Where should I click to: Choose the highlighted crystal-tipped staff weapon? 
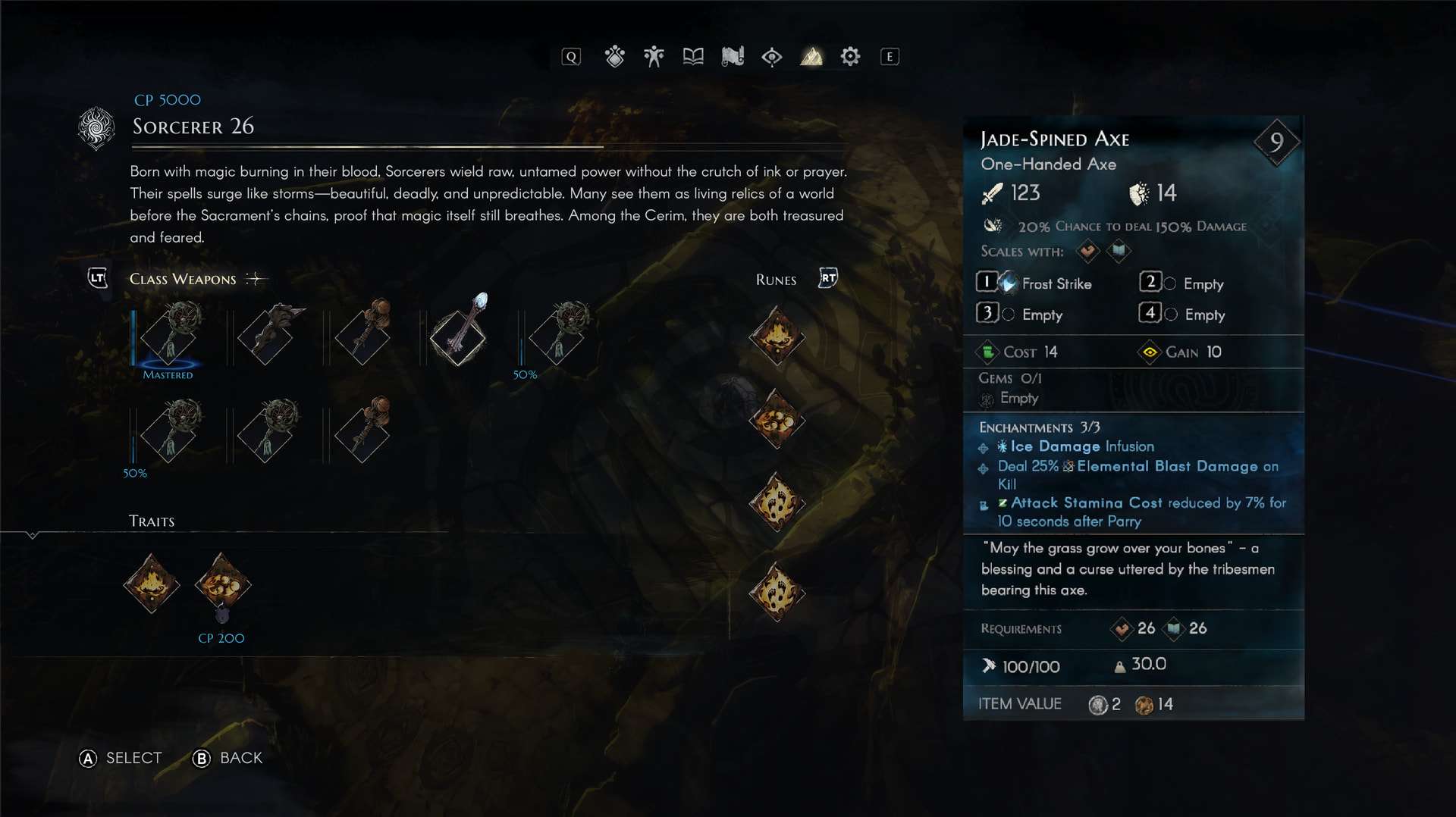coord(459,334)
